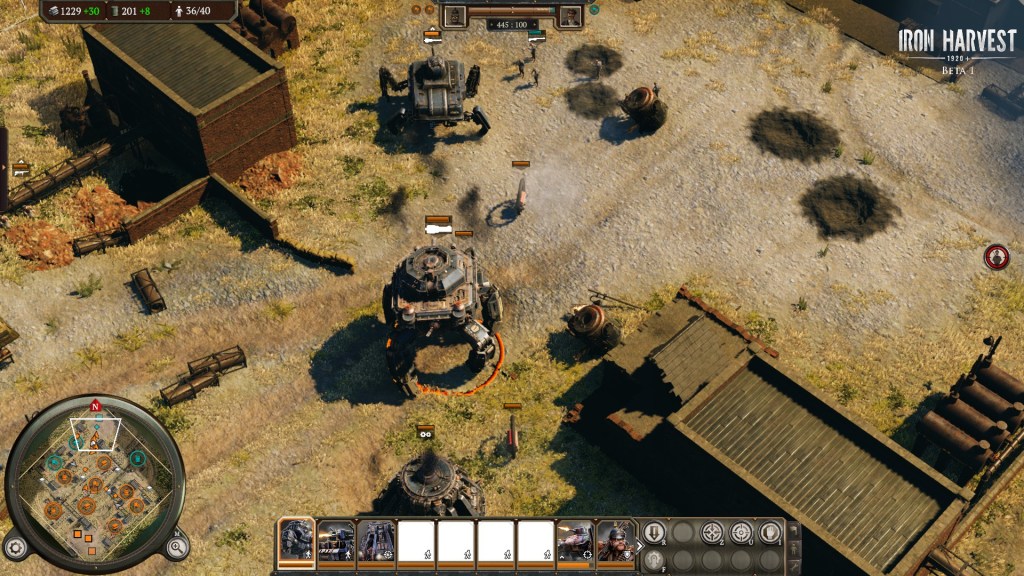Click the red circular alert icon
Image resolution: width=1024 pixels, height=576 pixels.
(x=996, y=257)
